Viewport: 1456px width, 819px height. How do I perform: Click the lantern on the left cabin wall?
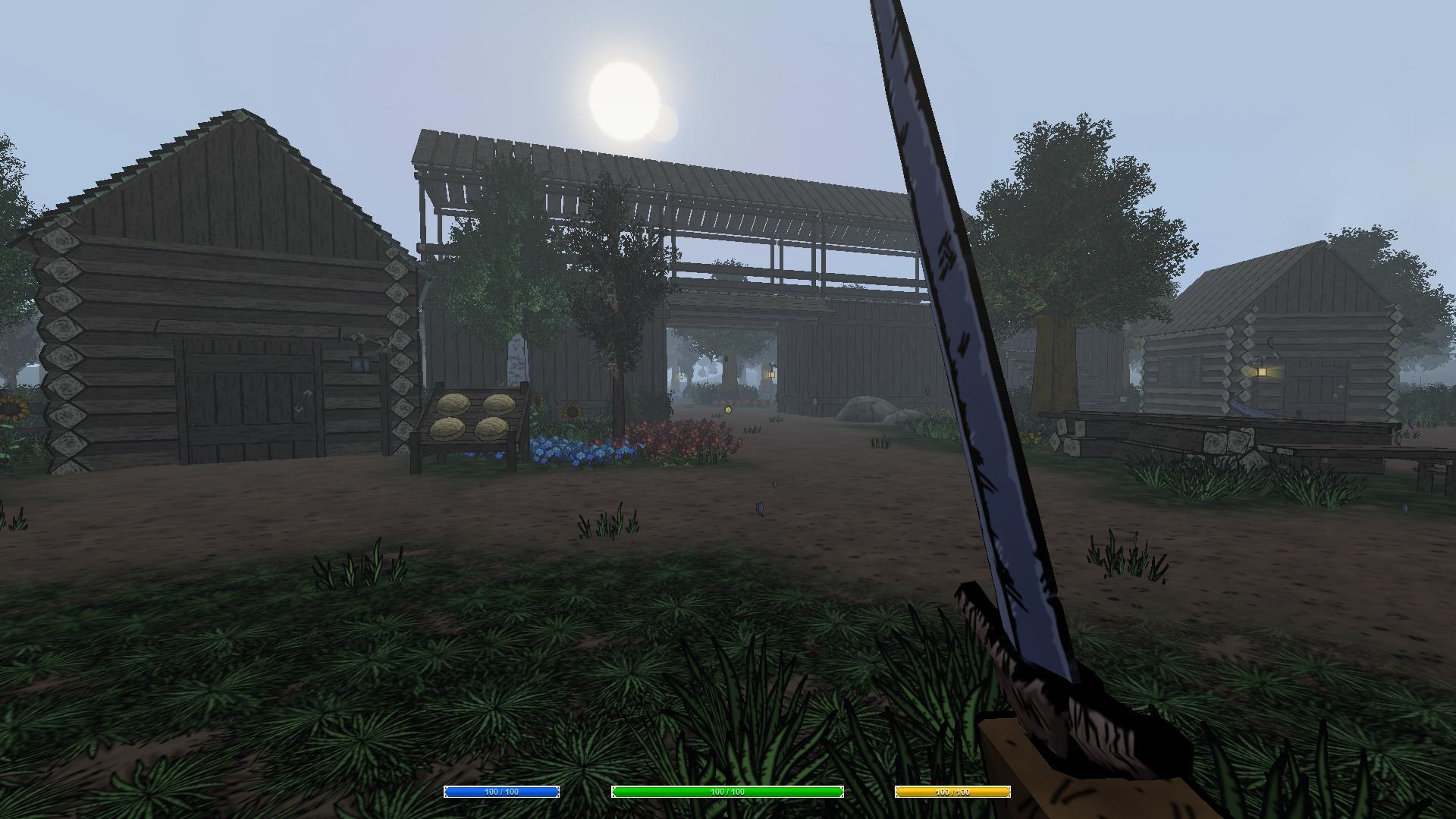point(360,365)
